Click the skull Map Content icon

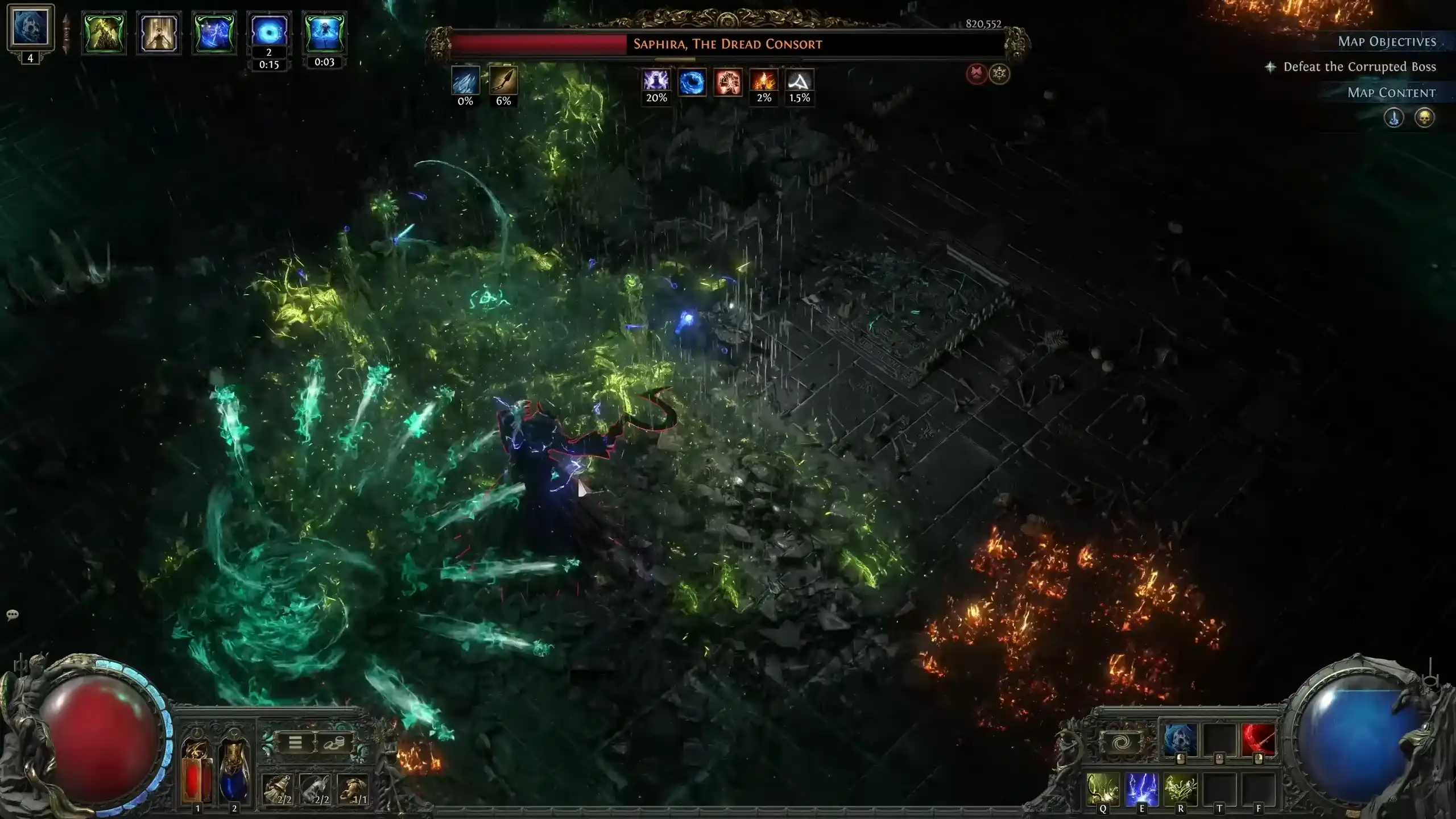pos(1426,118)
